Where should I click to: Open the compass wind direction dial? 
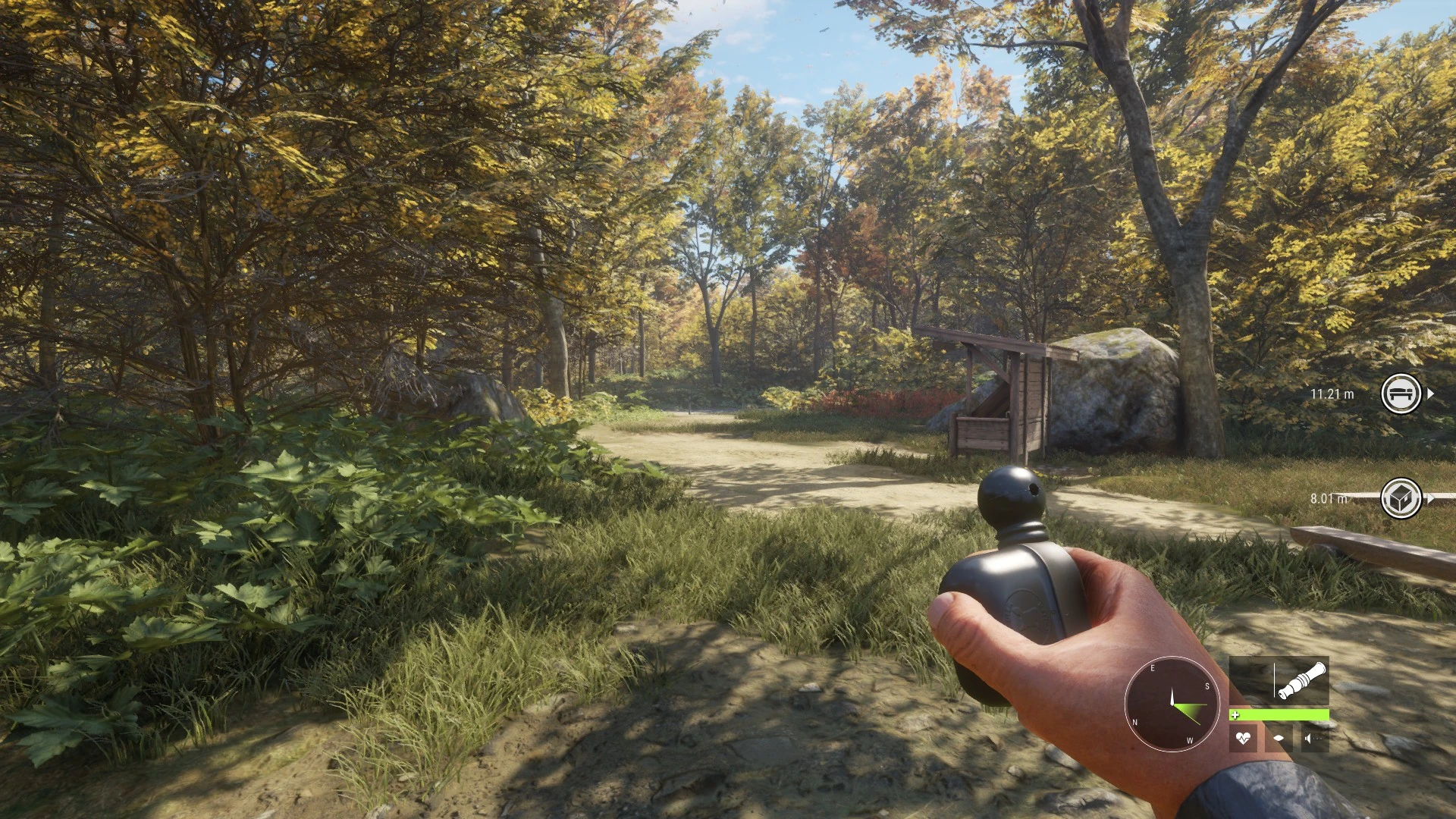coord(1172,704)
